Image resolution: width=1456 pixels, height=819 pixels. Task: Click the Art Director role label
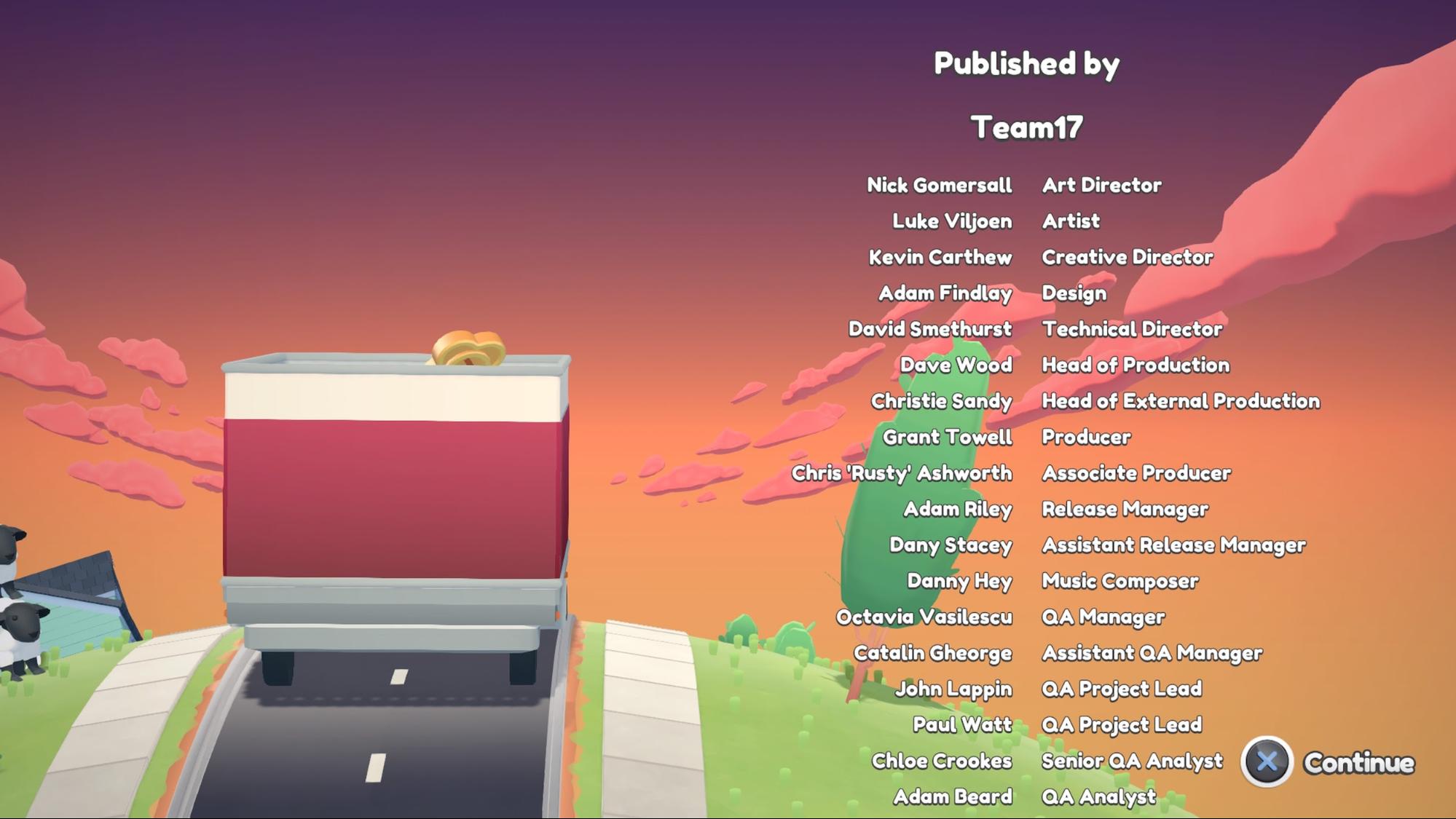[1102, 186]
